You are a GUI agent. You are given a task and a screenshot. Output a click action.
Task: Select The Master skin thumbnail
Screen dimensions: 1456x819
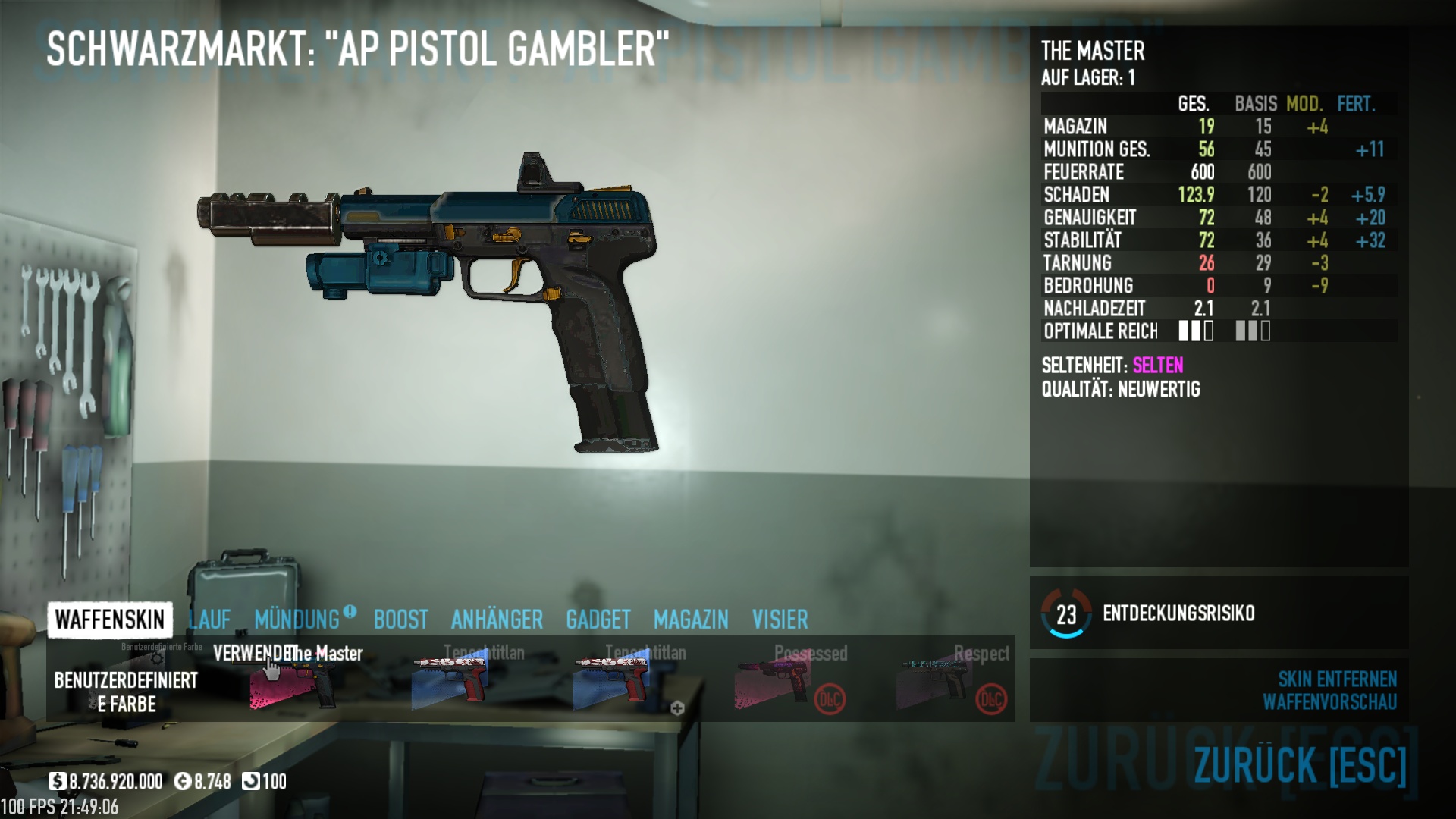292,681
